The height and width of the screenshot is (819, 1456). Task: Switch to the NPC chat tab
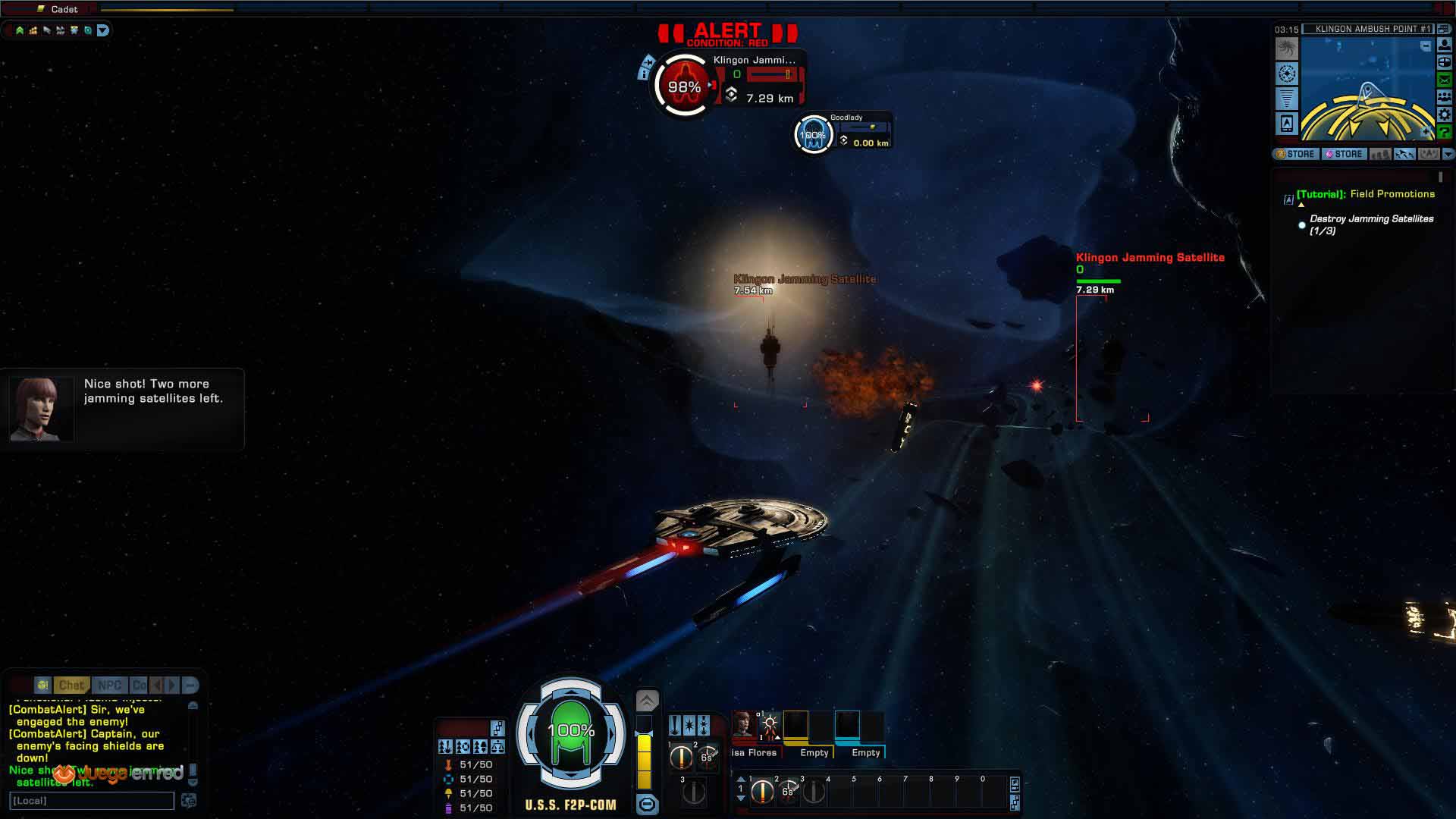(109, 685)
